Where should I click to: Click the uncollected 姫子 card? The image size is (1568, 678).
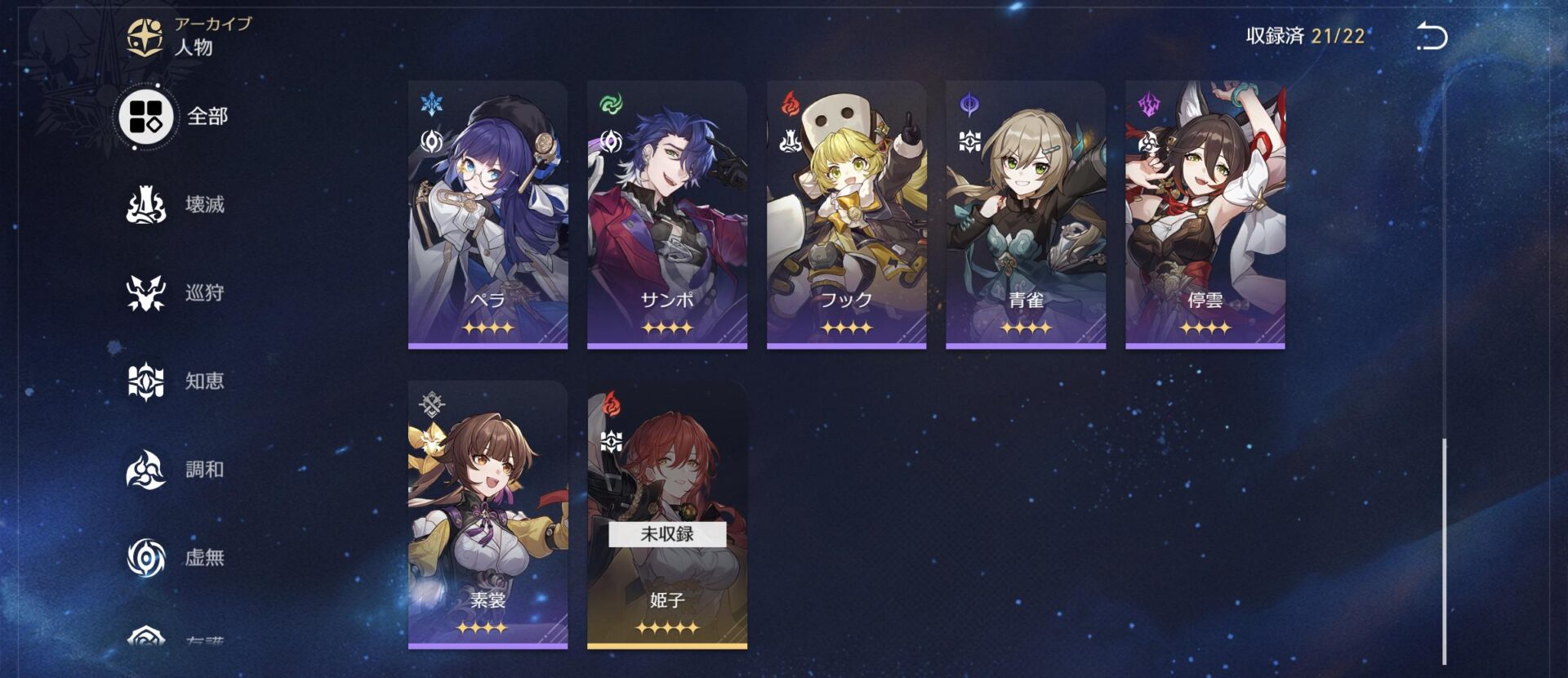666,515
